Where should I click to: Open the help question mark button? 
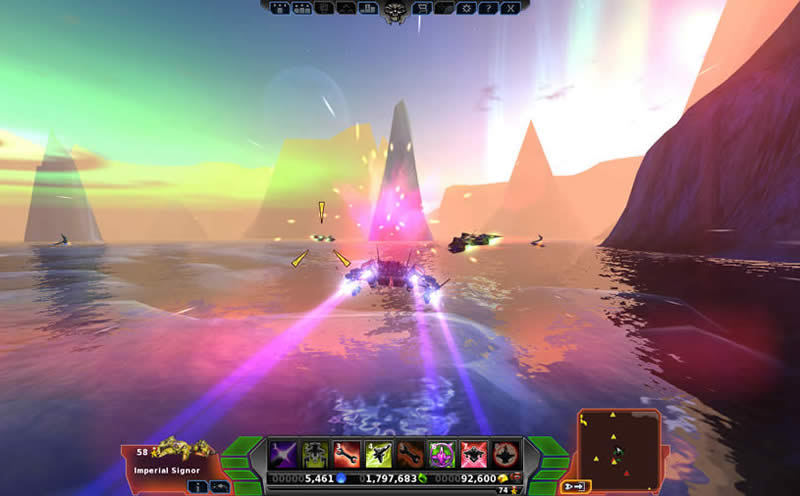(x=488, y=8)
